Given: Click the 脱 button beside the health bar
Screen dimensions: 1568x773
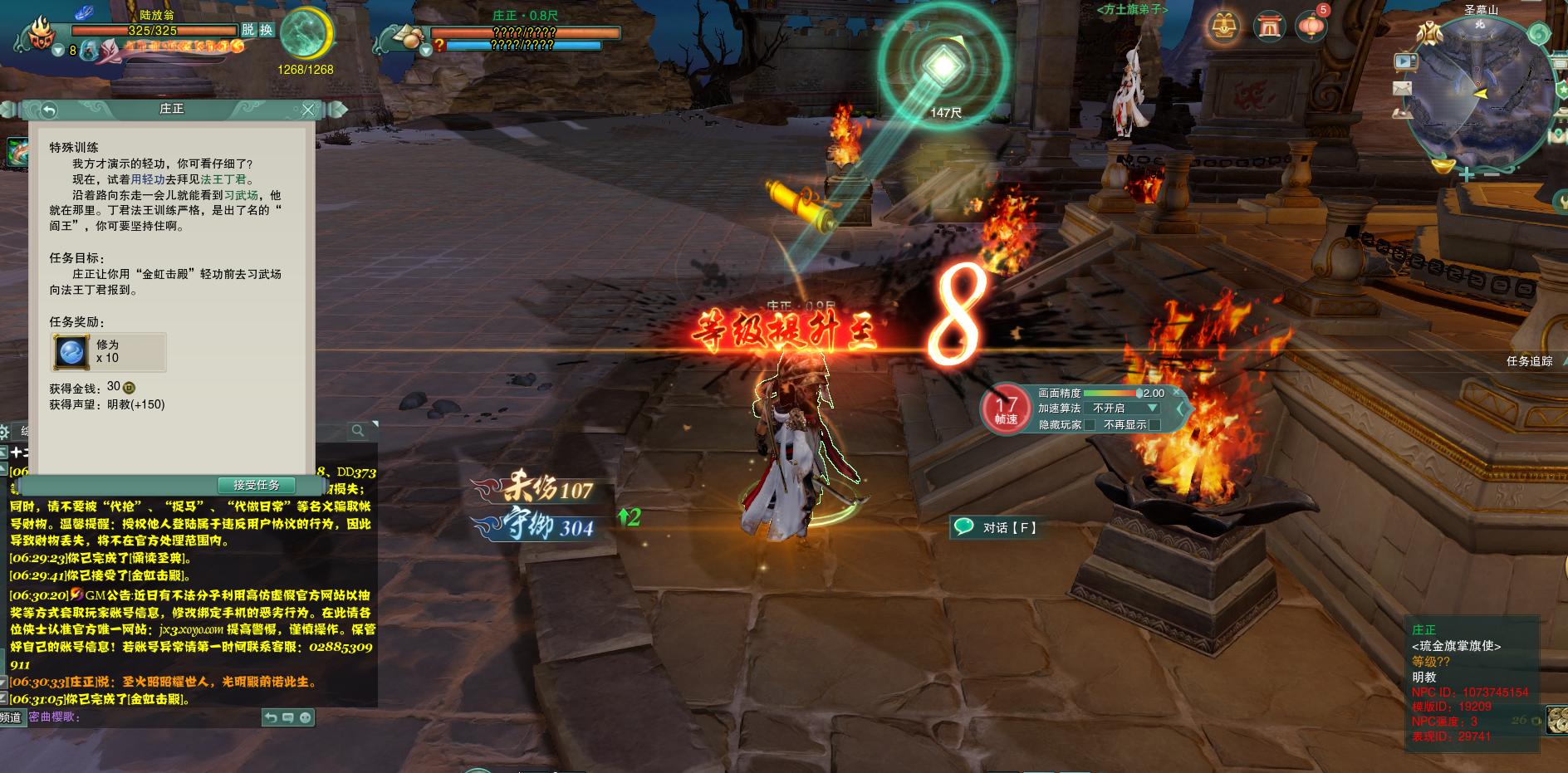Looking at the screenshot, I should point(248,30).
